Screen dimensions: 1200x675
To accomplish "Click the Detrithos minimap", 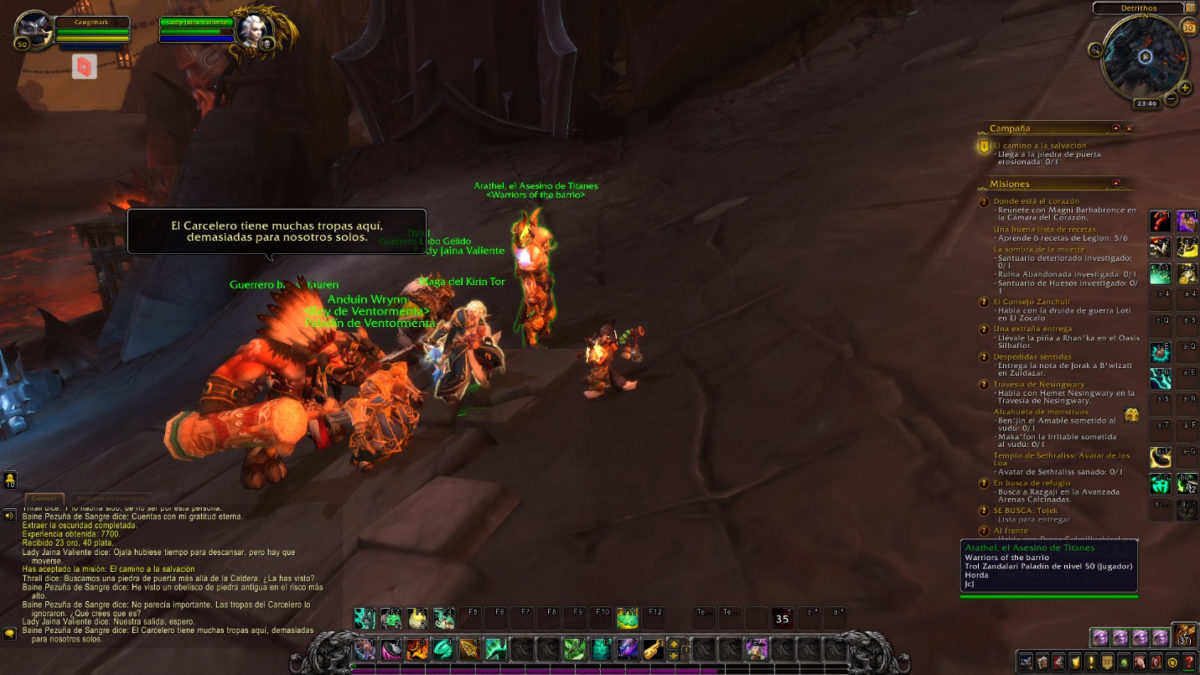I will tap(1144, 57).
